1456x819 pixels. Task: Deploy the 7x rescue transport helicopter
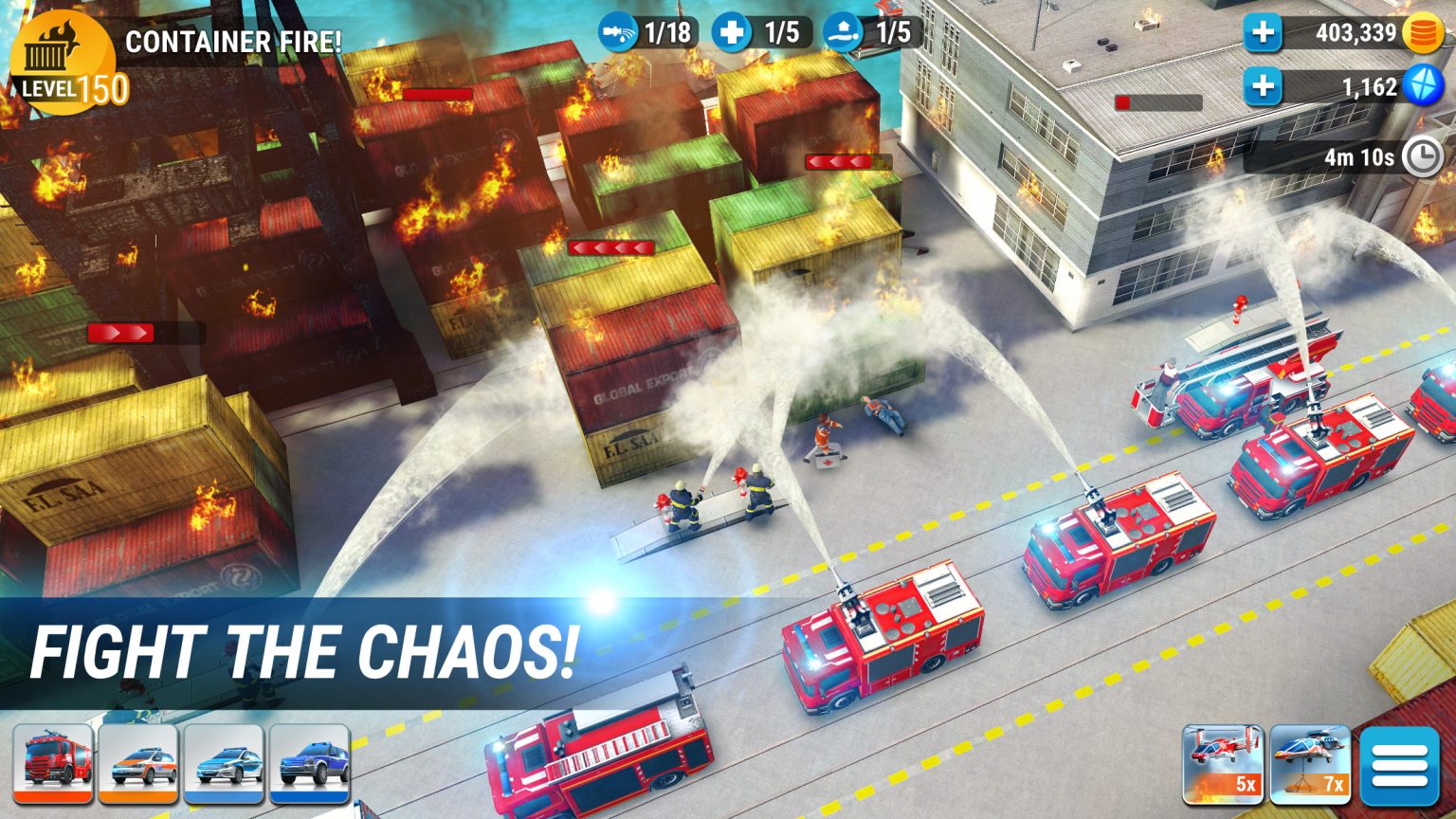(x=1311, y=763)
